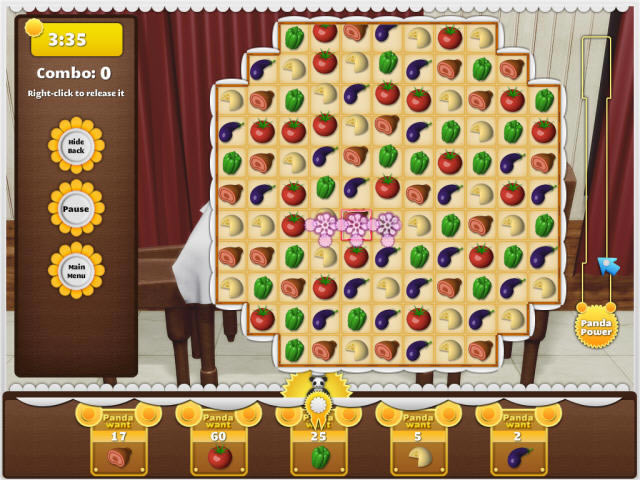Activate Panda Power
The image size is (640, 480).
[x=596, y=327]
